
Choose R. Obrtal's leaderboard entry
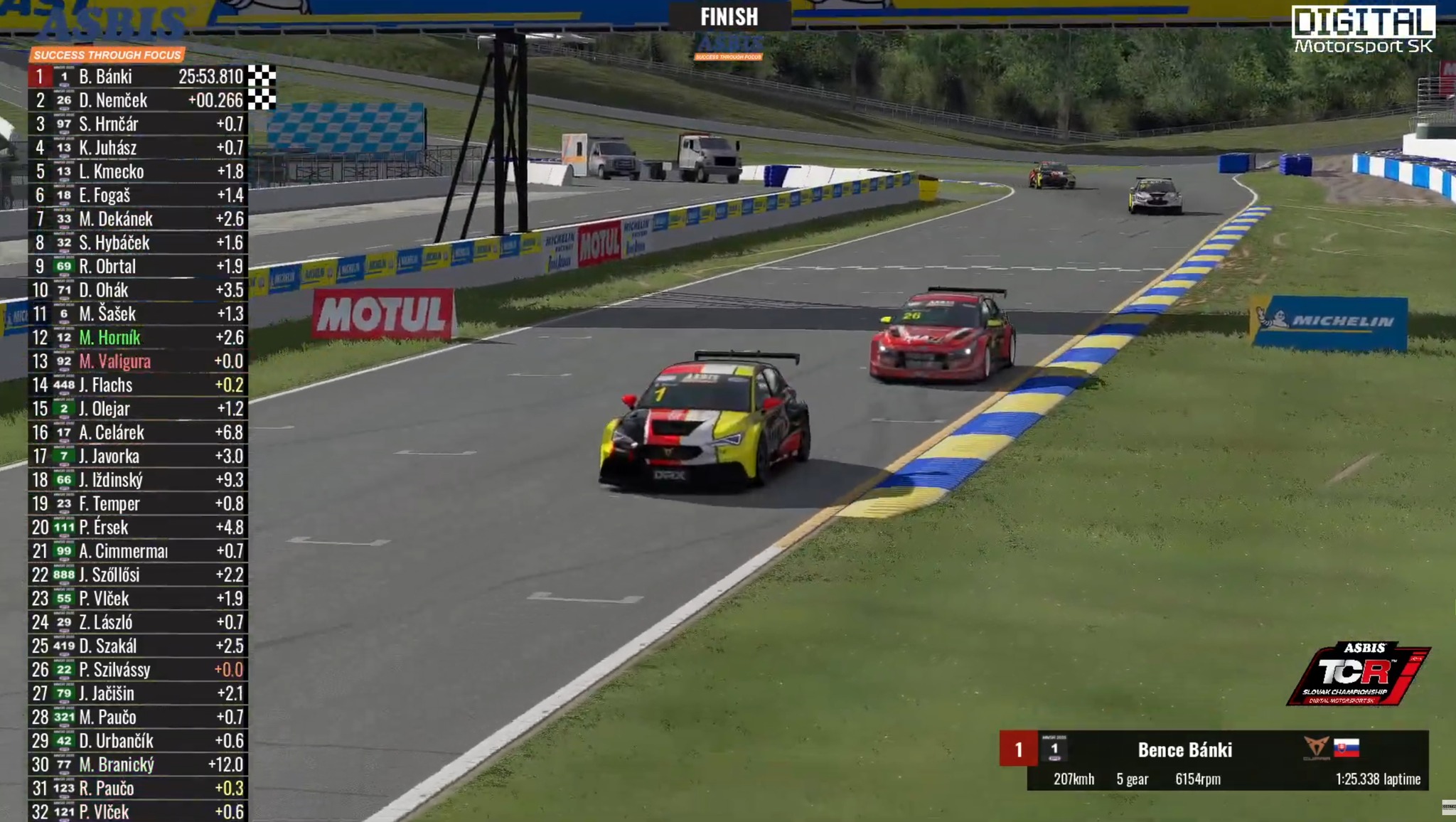coord(107,267)
